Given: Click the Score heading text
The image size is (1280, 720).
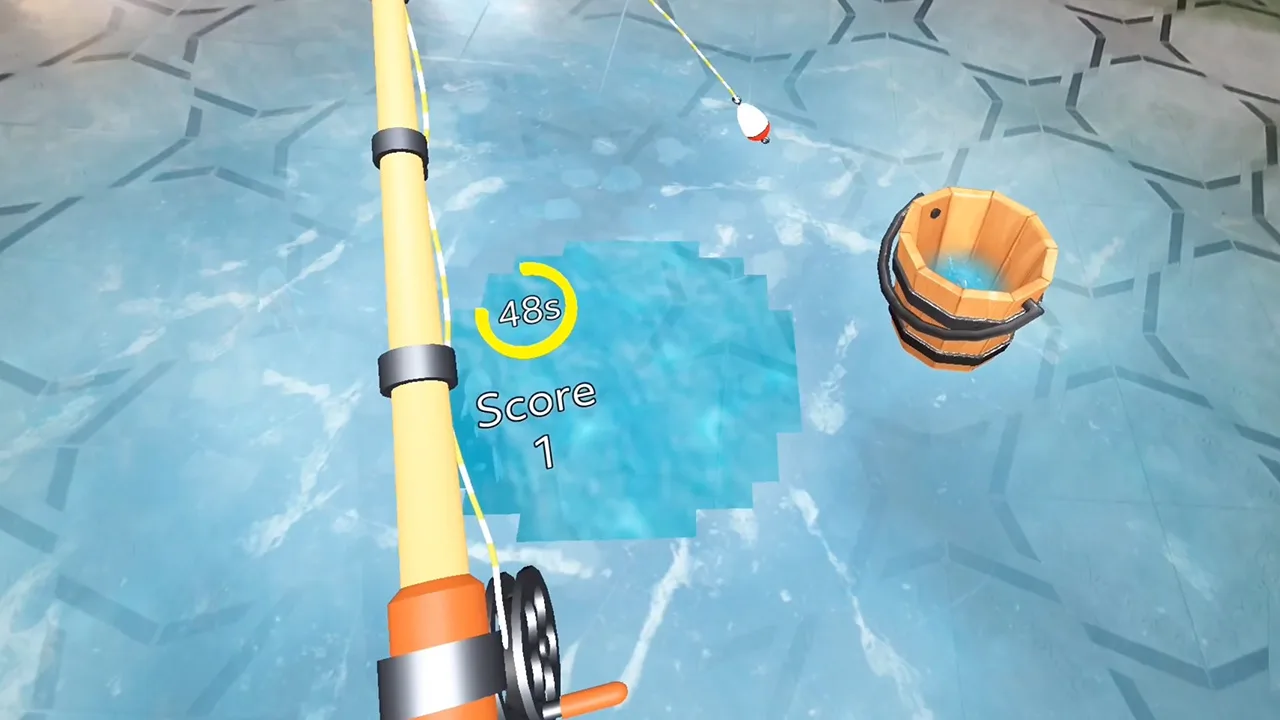Looking at the screenshot, I should (x=537, y=404).
